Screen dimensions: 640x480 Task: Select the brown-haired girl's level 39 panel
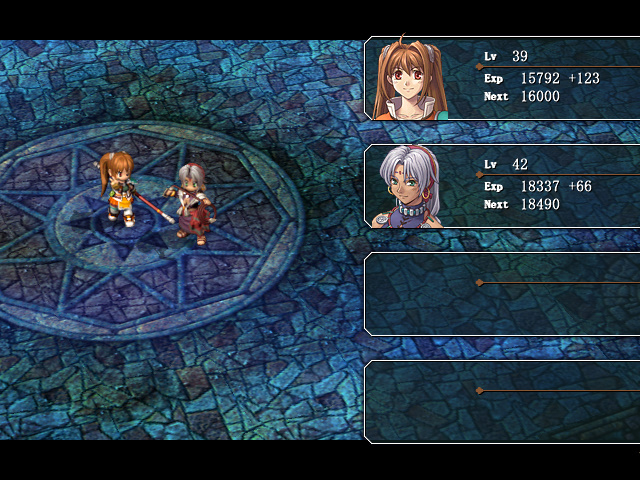[502, 78]
